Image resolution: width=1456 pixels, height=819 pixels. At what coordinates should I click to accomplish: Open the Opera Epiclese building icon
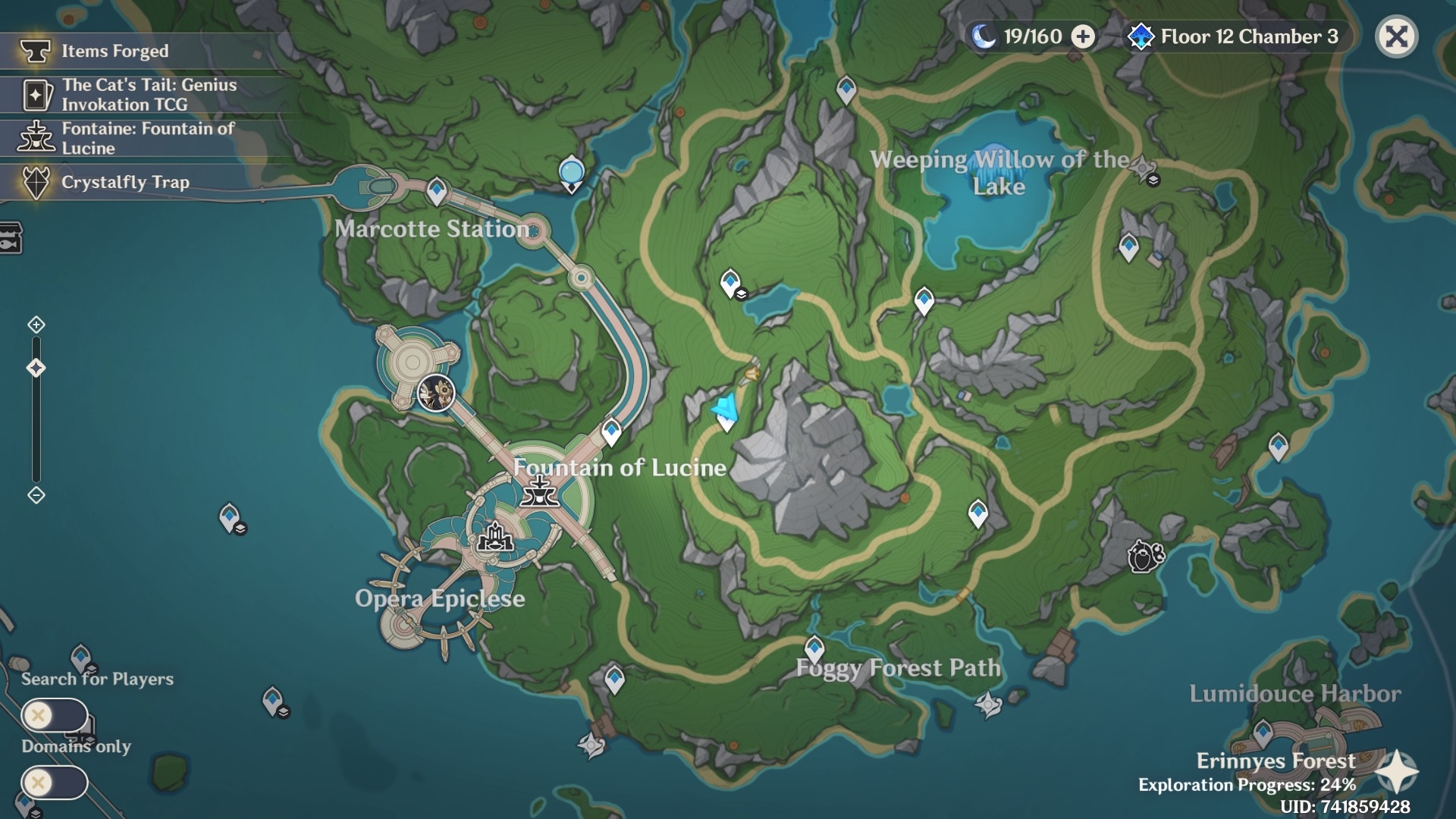click(x=497, y=540)
